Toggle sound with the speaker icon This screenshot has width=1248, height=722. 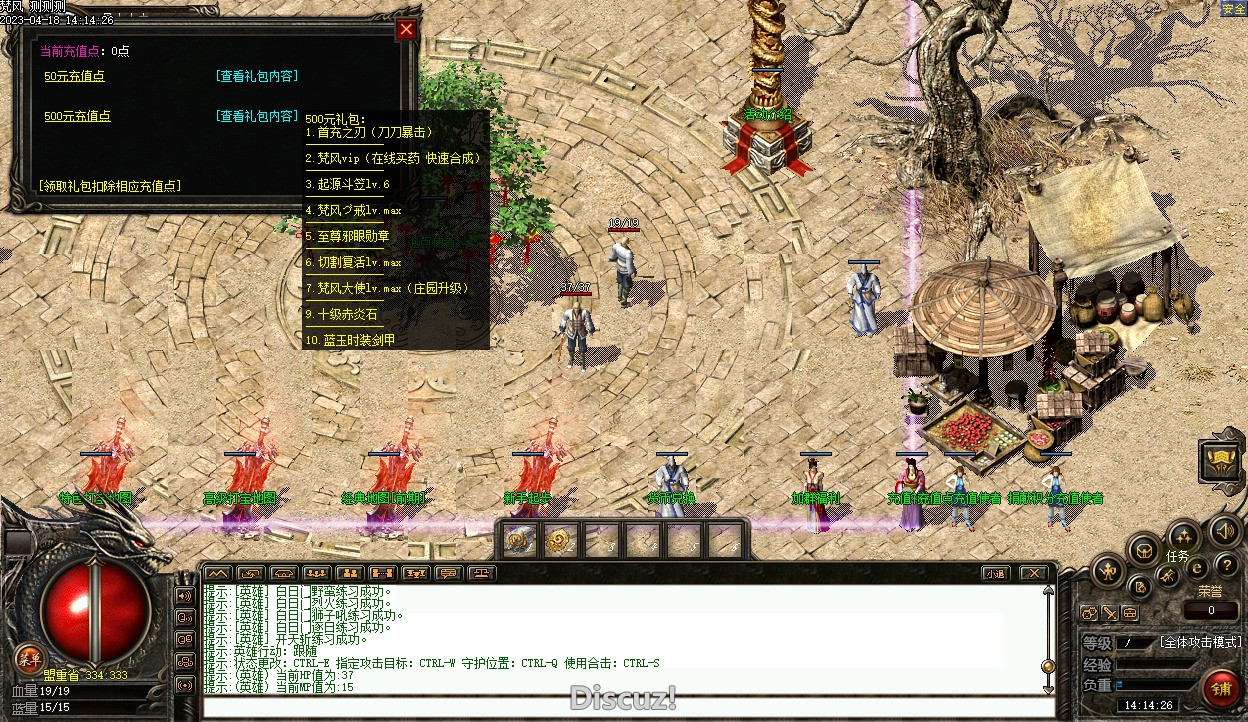1225,530
